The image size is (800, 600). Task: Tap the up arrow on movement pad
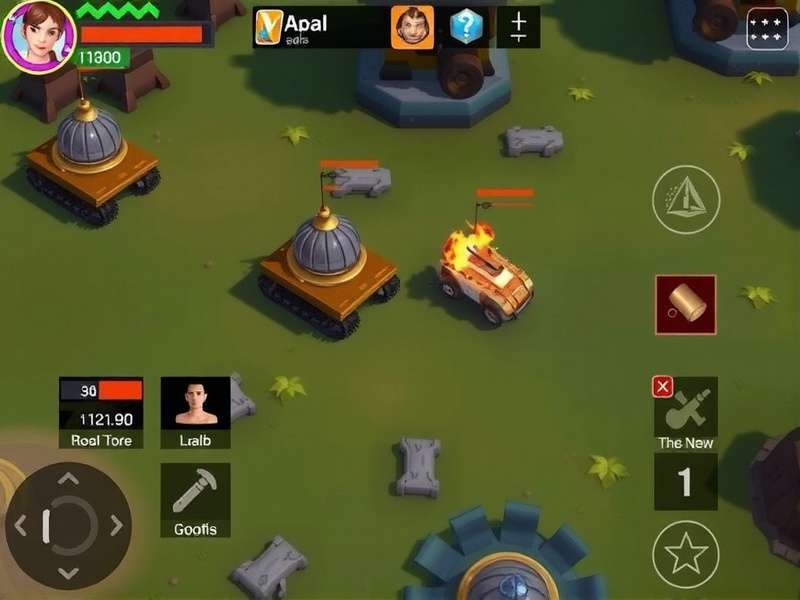click(x=68, y=479)
